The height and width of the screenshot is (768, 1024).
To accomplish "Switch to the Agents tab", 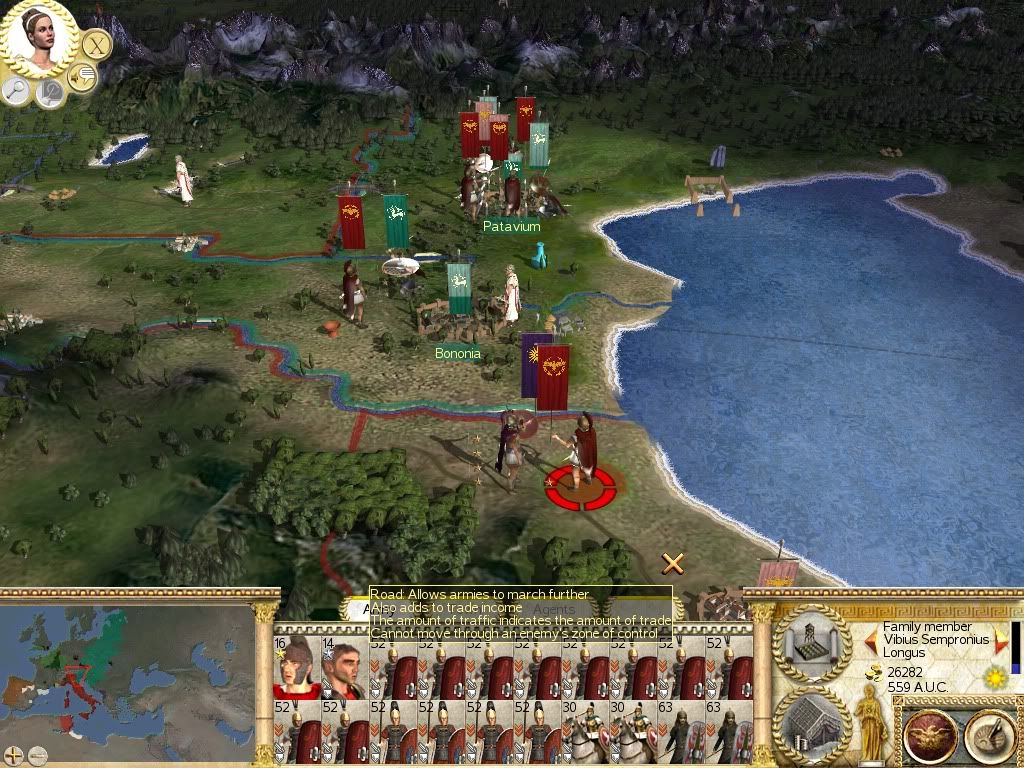I will click(x=553, y=609).
